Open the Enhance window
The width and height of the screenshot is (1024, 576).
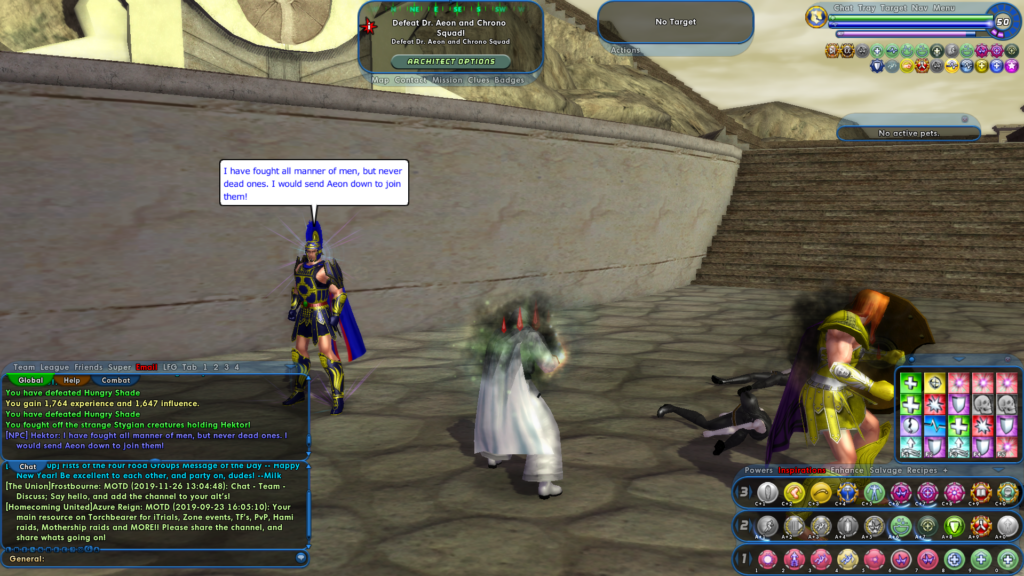coord(847,470)
